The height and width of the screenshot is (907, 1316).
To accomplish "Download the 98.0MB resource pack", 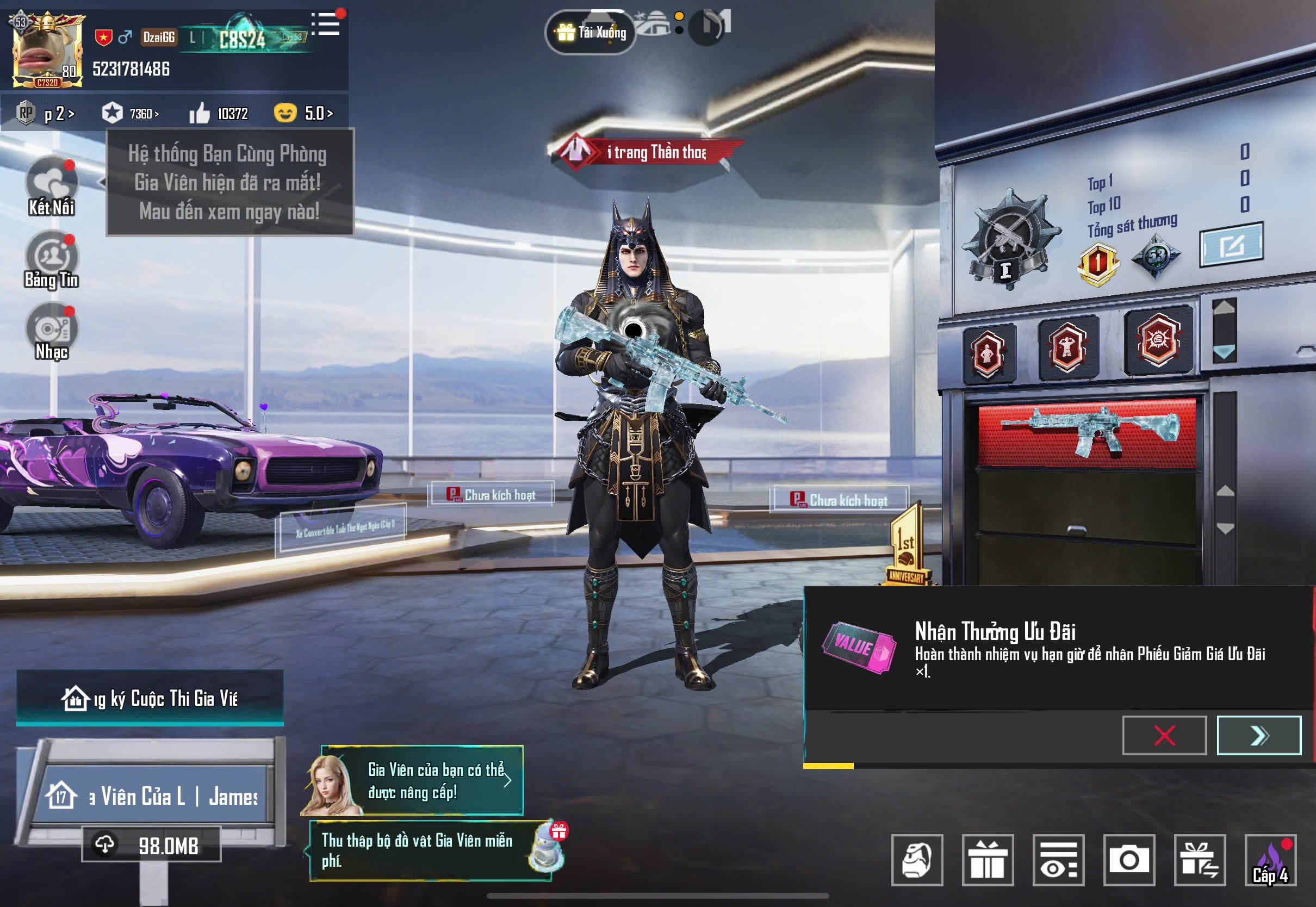I will point(151,845).
